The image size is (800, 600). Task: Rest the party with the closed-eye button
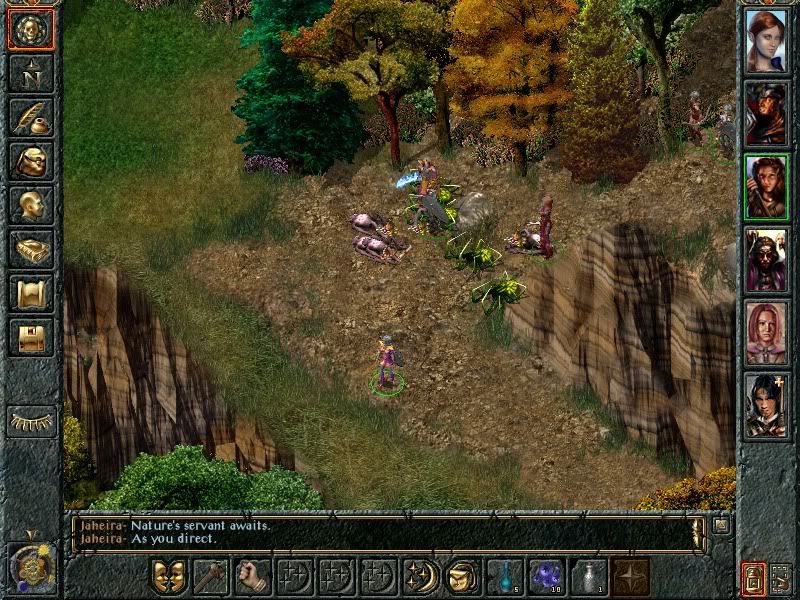[x=31, y=421]
